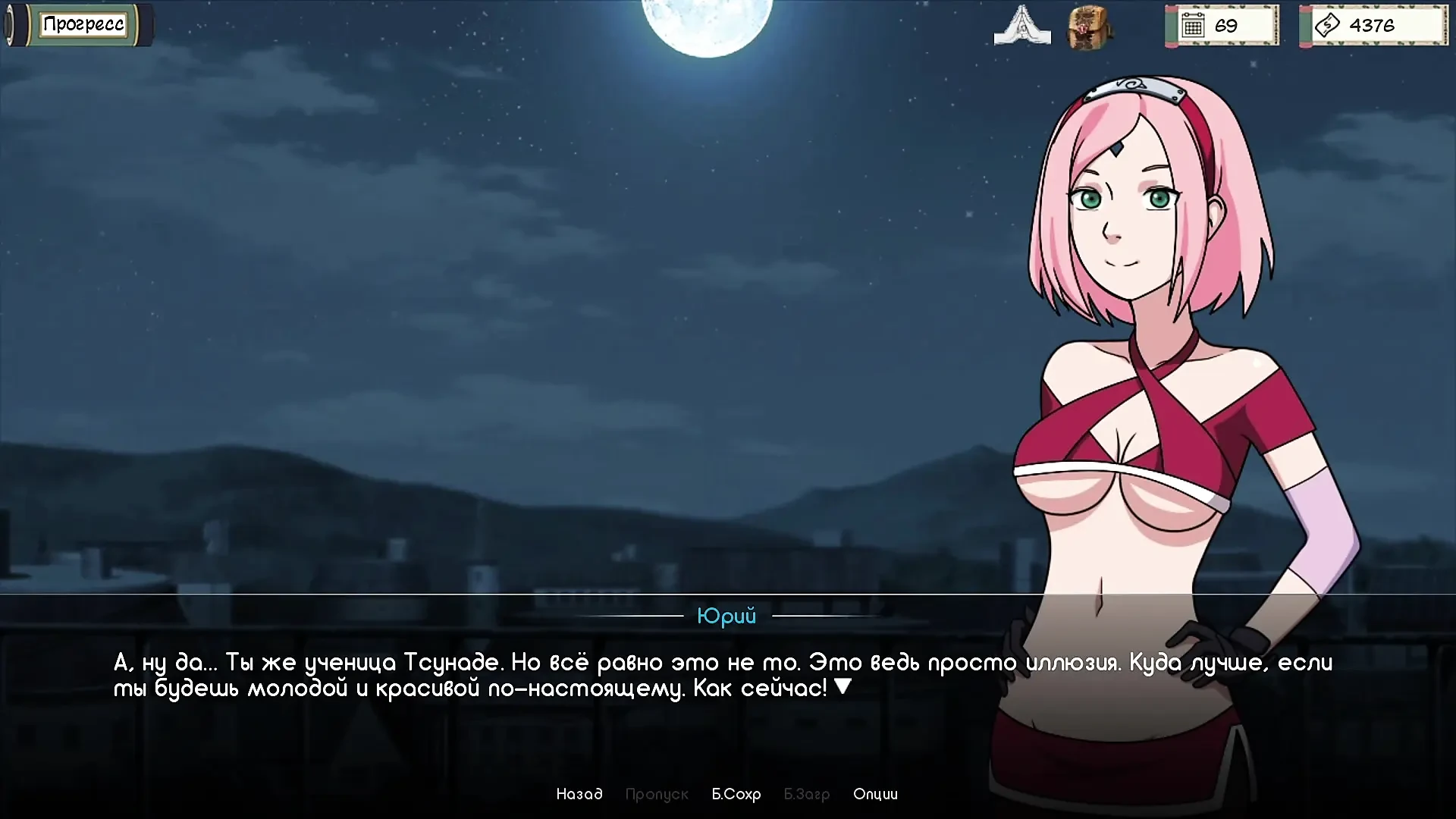Advance dialogue with the ▼ arrow
The image size is (1456, 819).
pyautogui.click(x=844, y=687)
